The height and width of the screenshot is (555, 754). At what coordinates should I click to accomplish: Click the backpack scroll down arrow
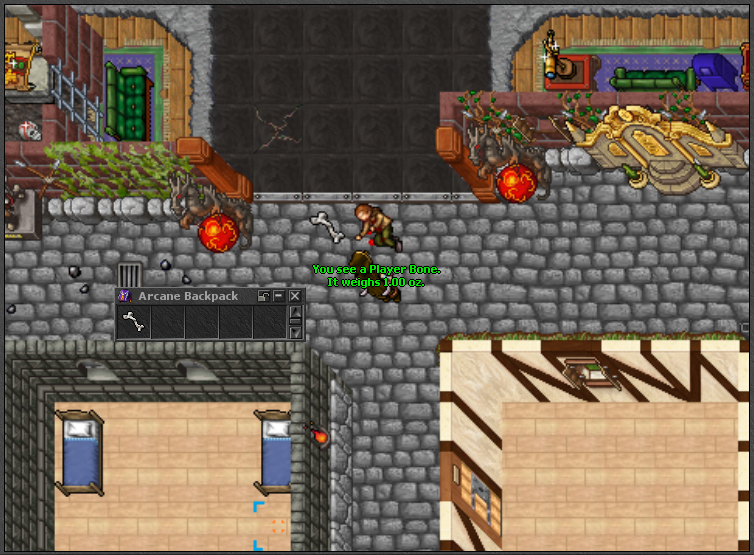[295, 332]
